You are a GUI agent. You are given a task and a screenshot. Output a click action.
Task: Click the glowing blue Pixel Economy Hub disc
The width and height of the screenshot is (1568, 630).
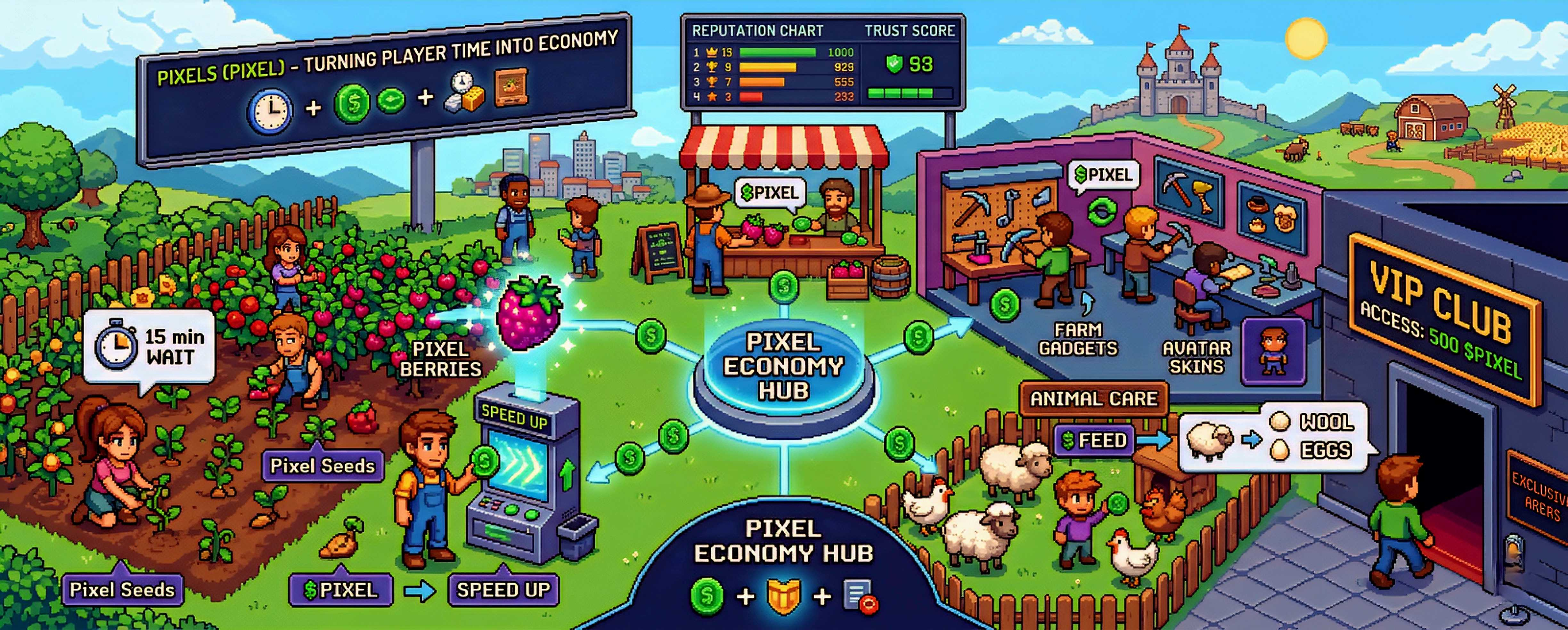tap(783, 367)
